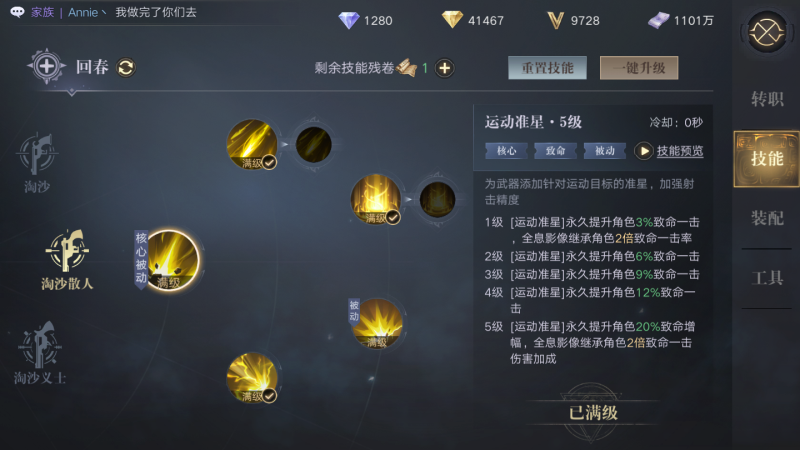This screenshot has height=450, width=800.
Task: Activate the 一键升级 one-click upgrade button
Action: coord(638,68)
